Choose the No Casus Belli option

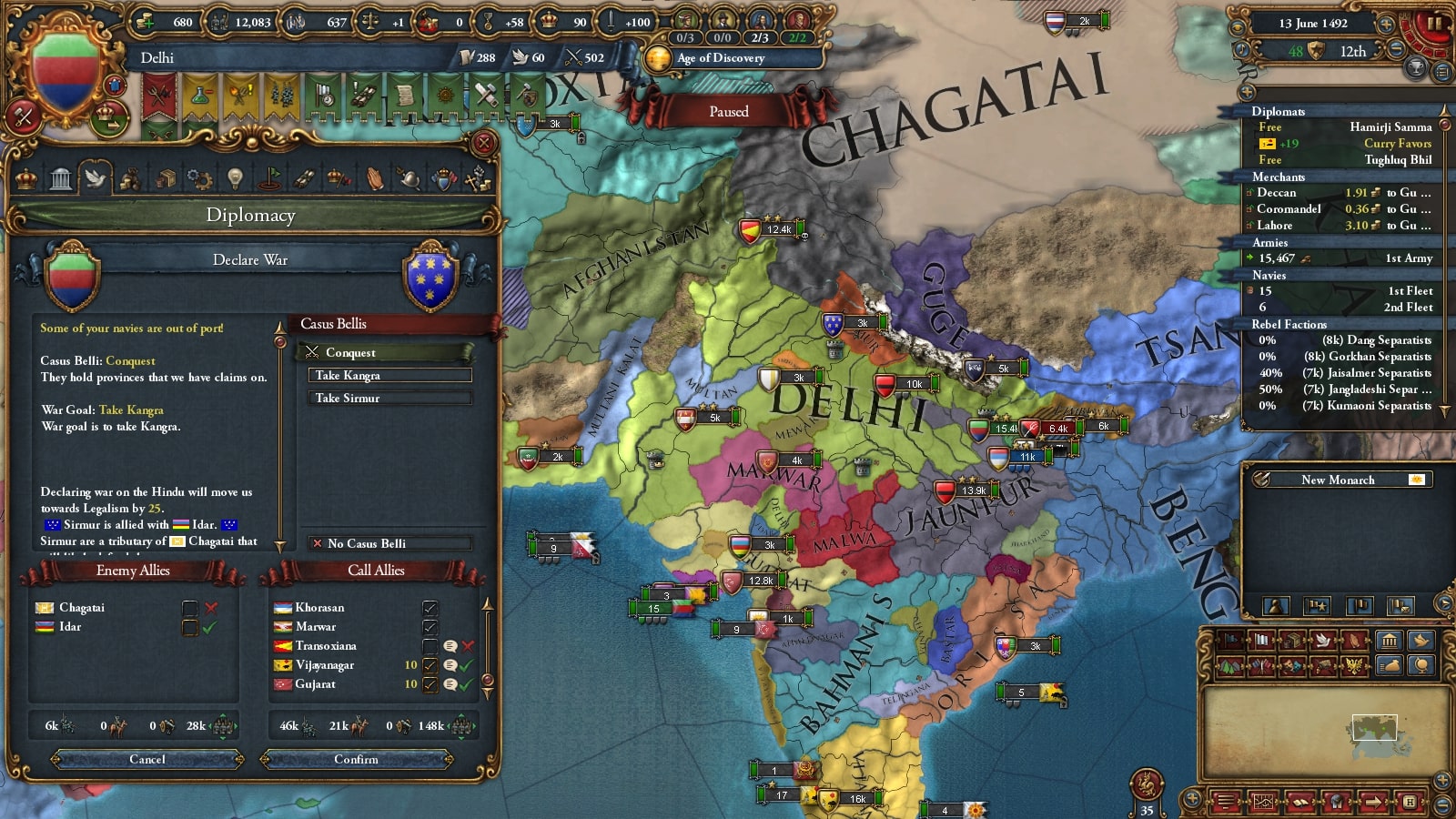(x=389, y=543)
